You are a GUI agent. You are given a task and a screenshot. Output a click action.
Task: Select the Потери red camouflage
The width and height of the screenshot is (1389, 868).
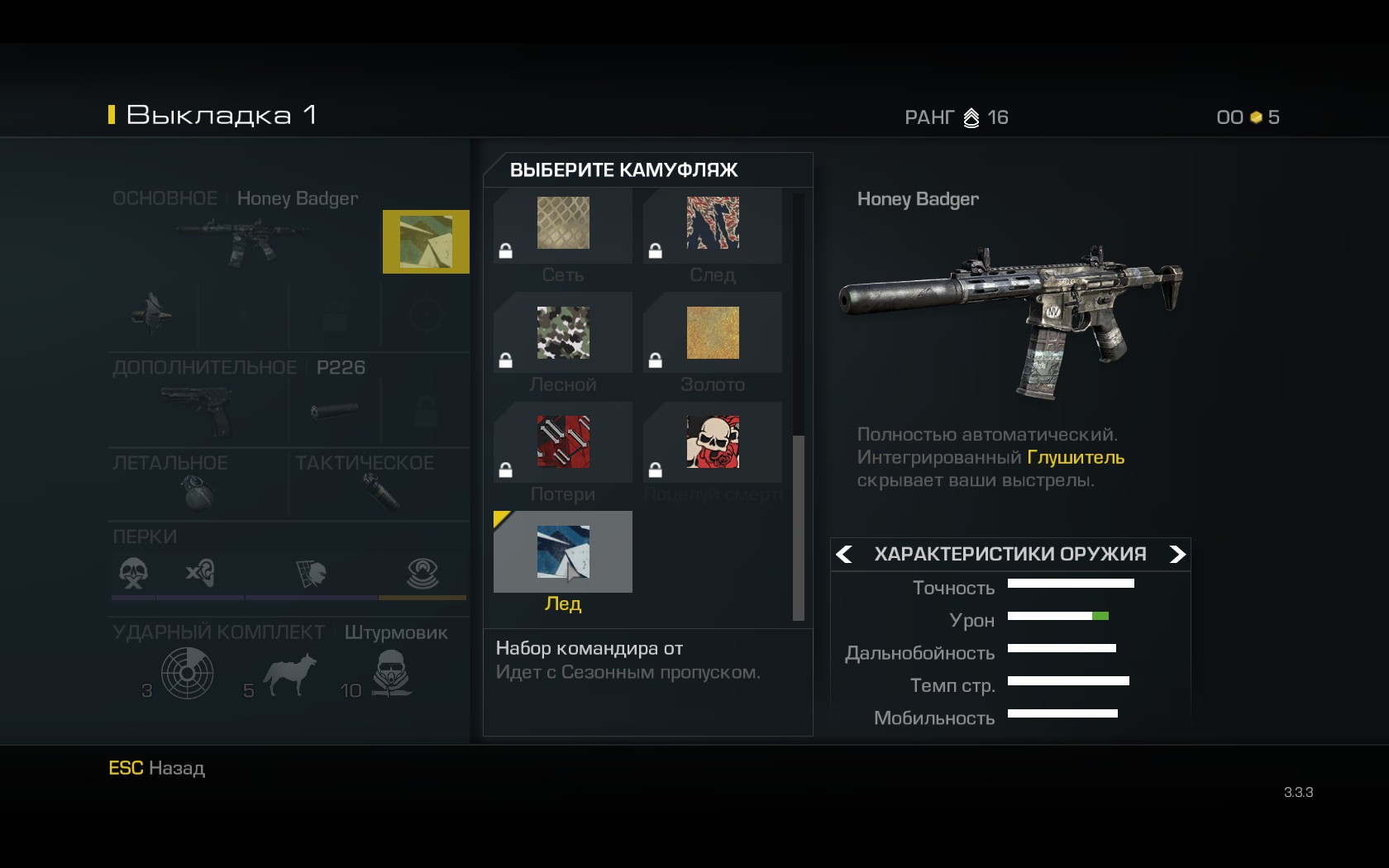pos(563,442)
